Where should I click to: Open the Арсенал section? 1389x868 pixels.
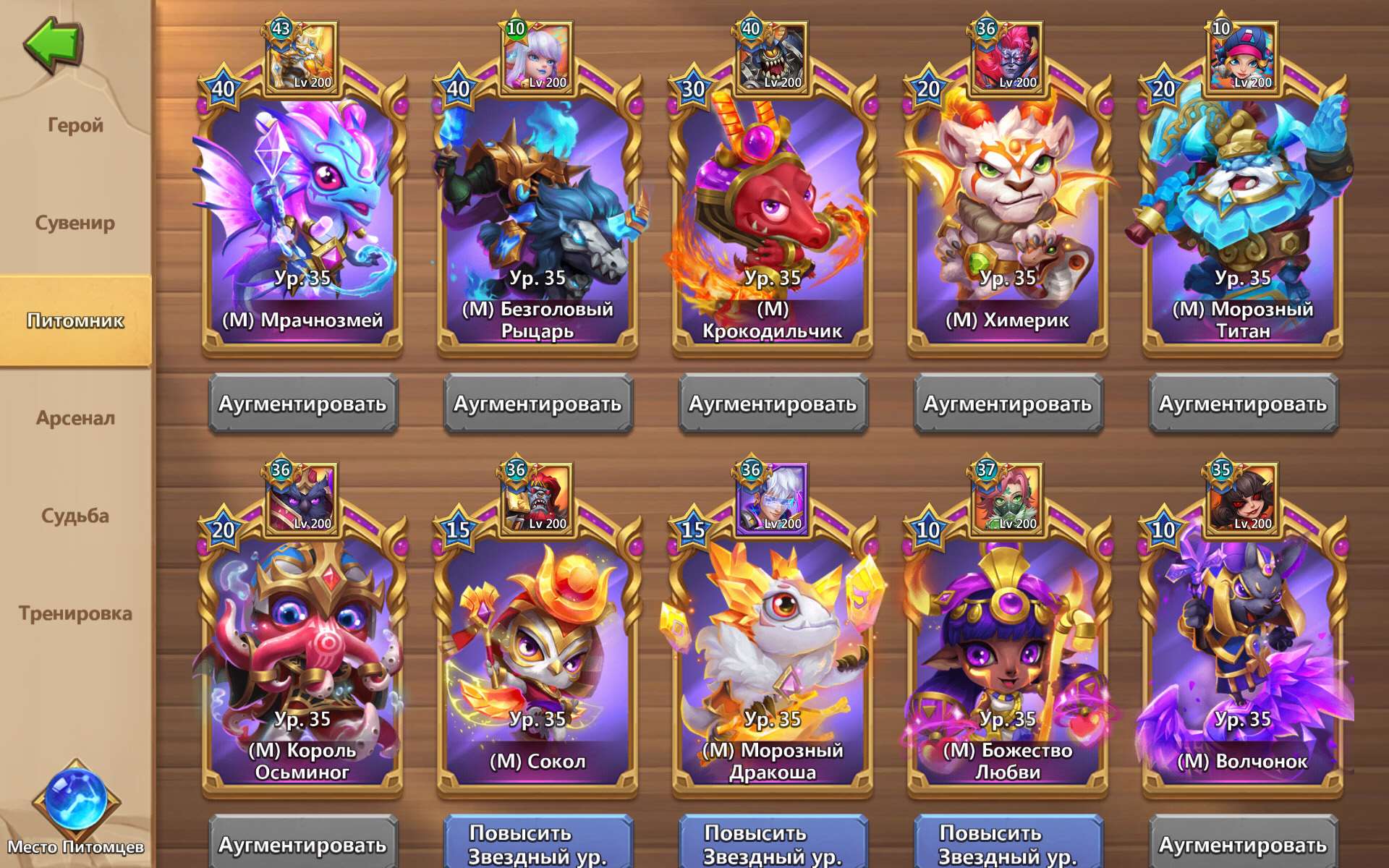pyautogui.click(x=77, y=417)
